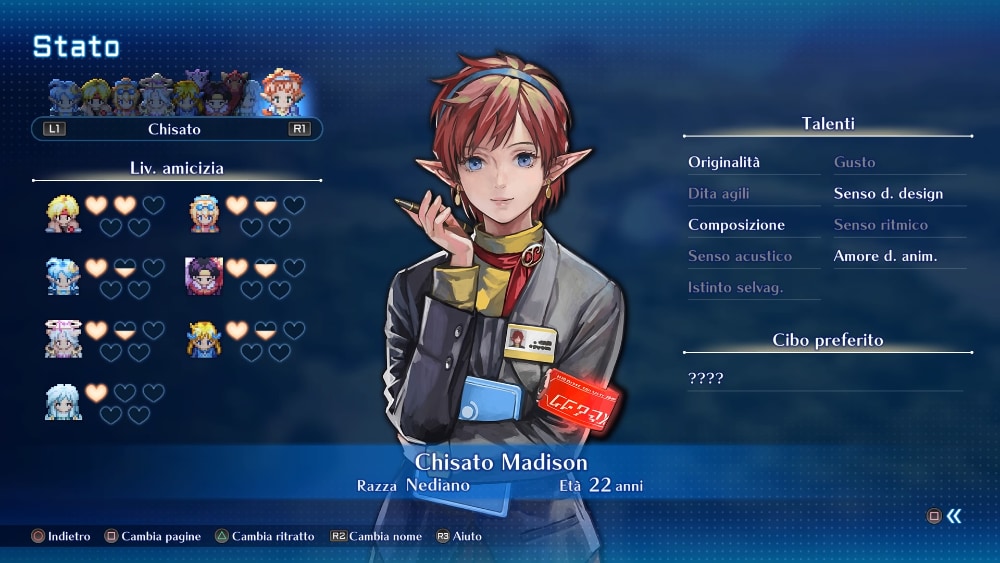Viewport: 1000px width, 563px height.
Task: Select blond red-bandana portrait in the friendship list
Action: pyautogui.click(x=62, y=213)
